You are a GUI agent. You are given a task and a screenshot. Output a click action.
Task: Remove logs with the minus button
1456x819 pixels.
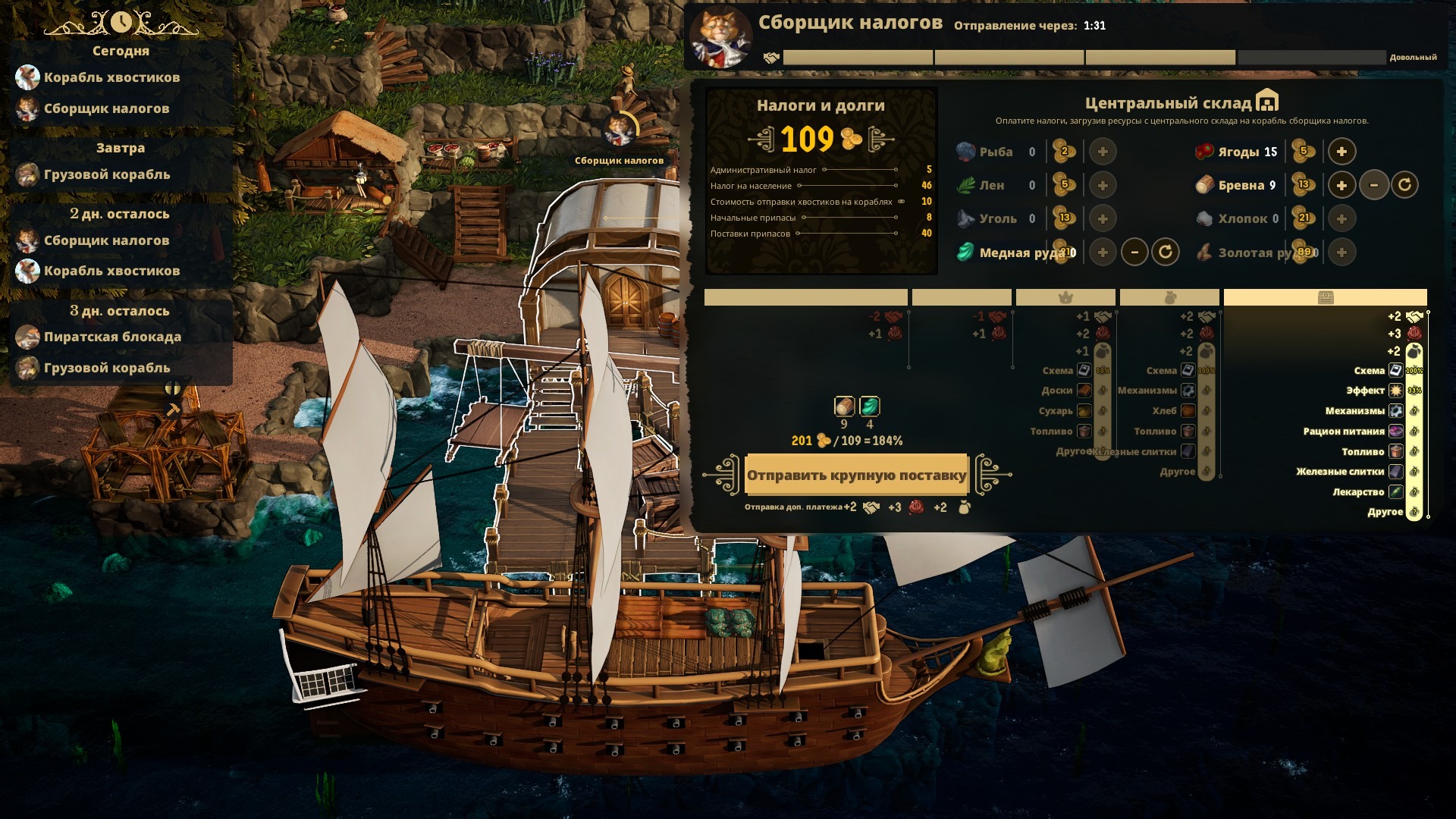(x=1373, y=185)
